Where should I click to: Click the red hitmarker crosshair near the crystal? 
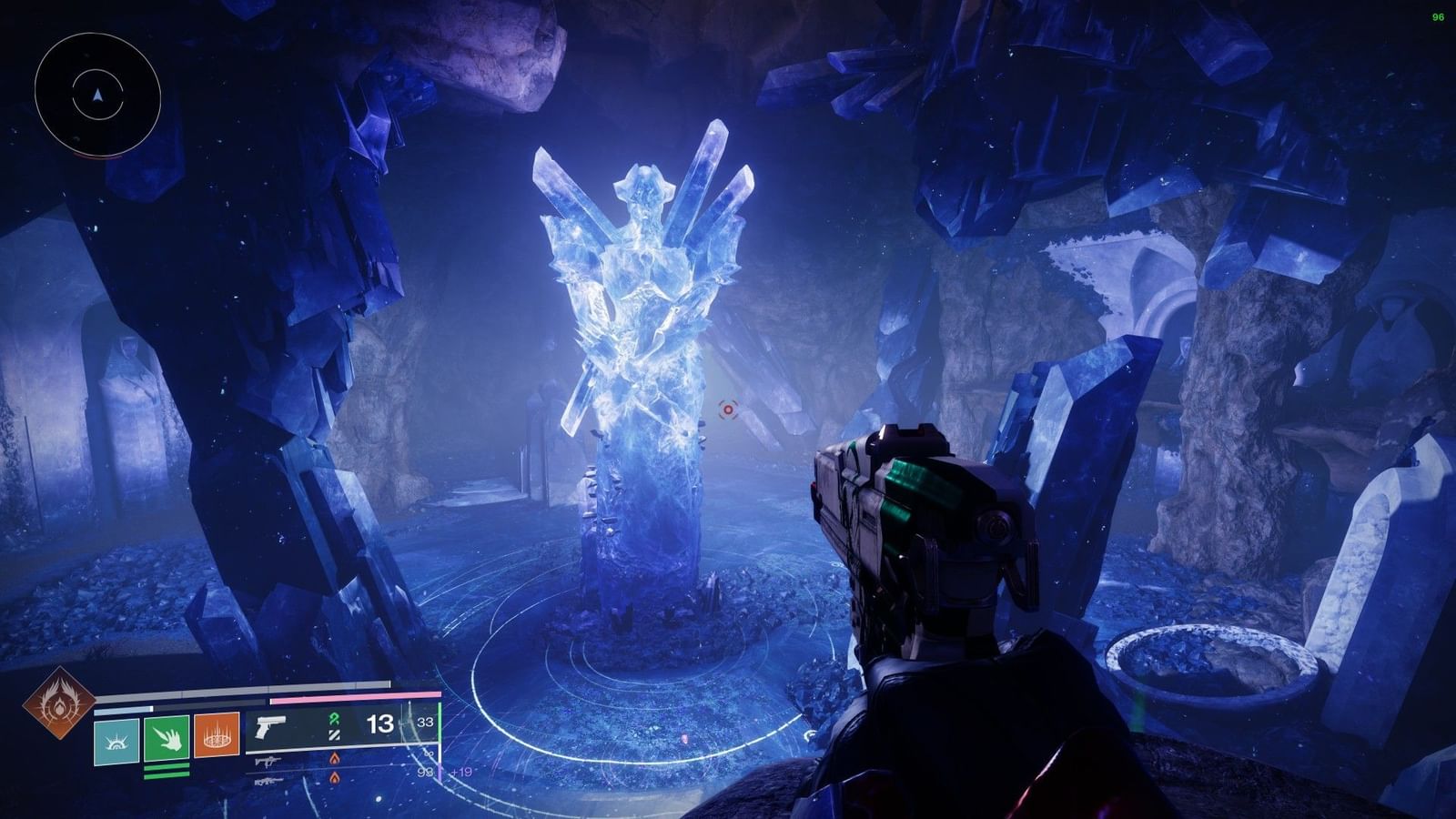pos(728,411)
